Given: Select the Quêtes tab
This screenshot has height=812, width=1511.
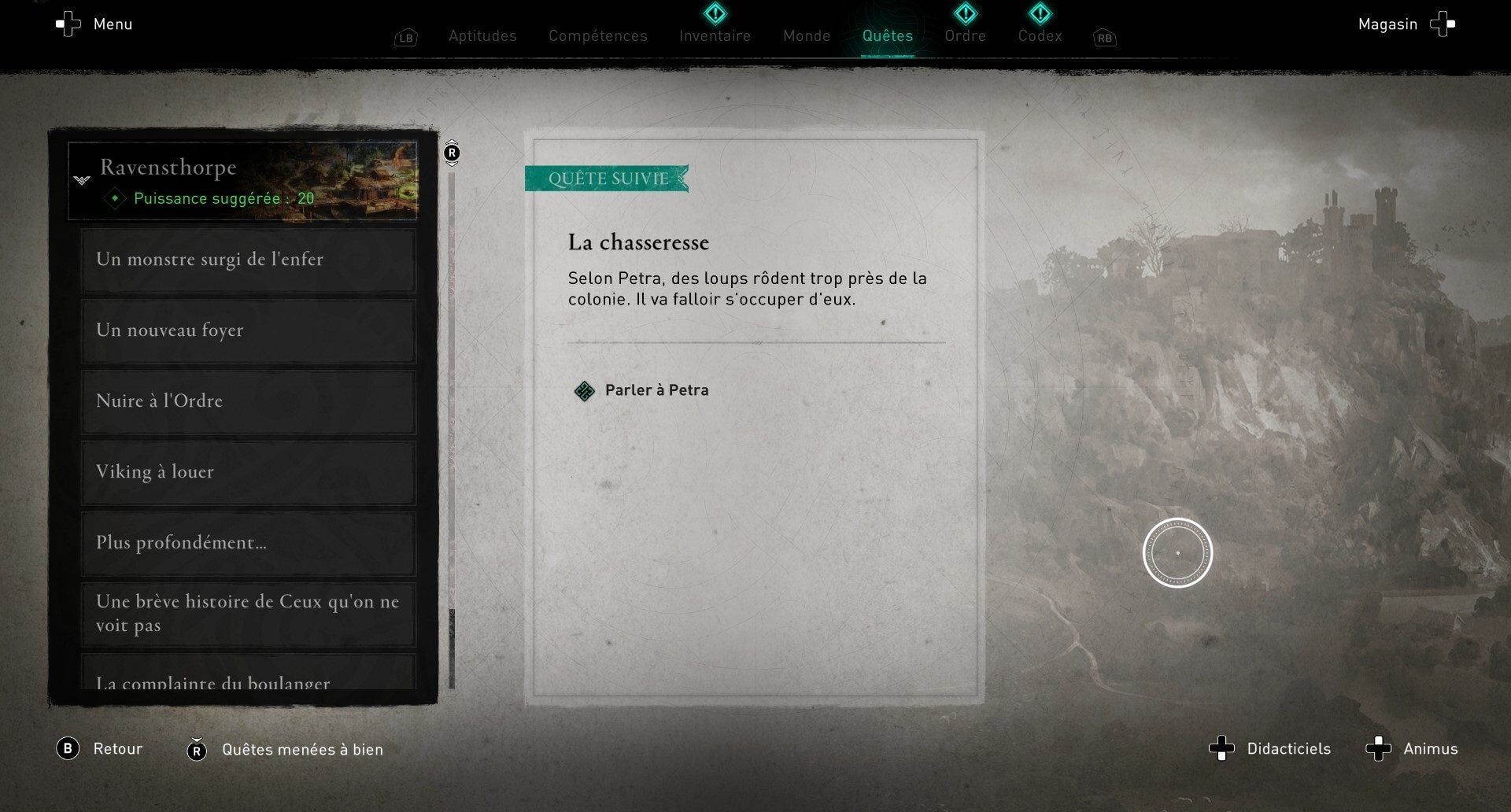Looking at the screenshot, I should (x=887, y=36).
